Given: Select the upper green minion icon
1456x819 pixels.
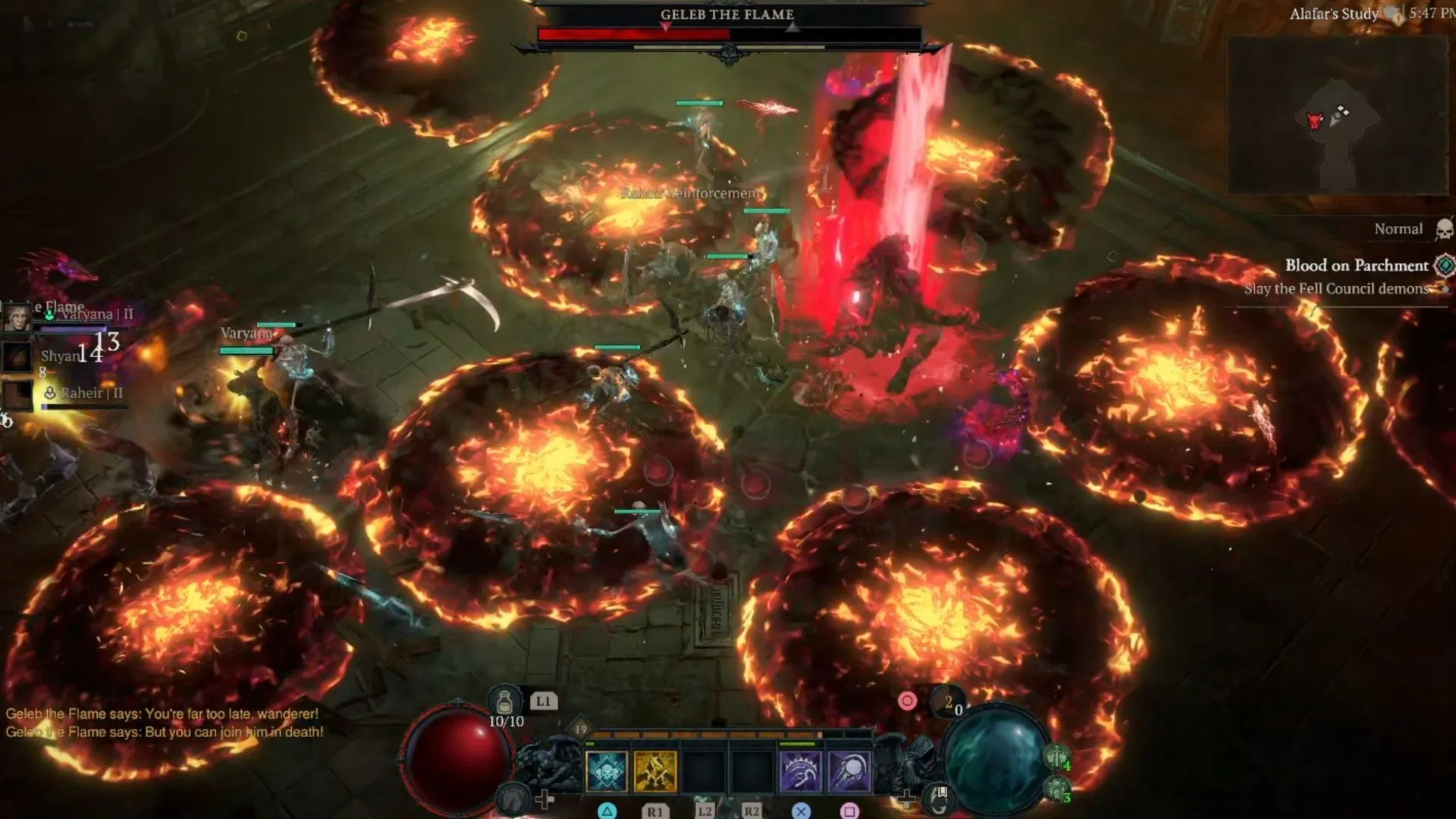Looking at the screenshot, I should coord(1057,757).
